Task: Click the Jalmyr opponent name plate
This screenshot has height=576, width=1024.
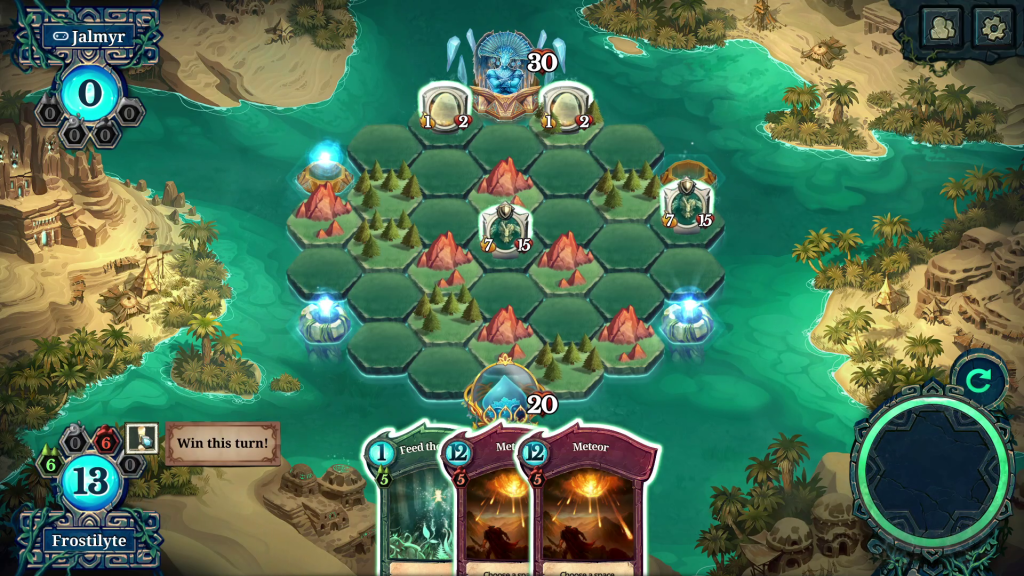Action: click(x=89, y=36)
